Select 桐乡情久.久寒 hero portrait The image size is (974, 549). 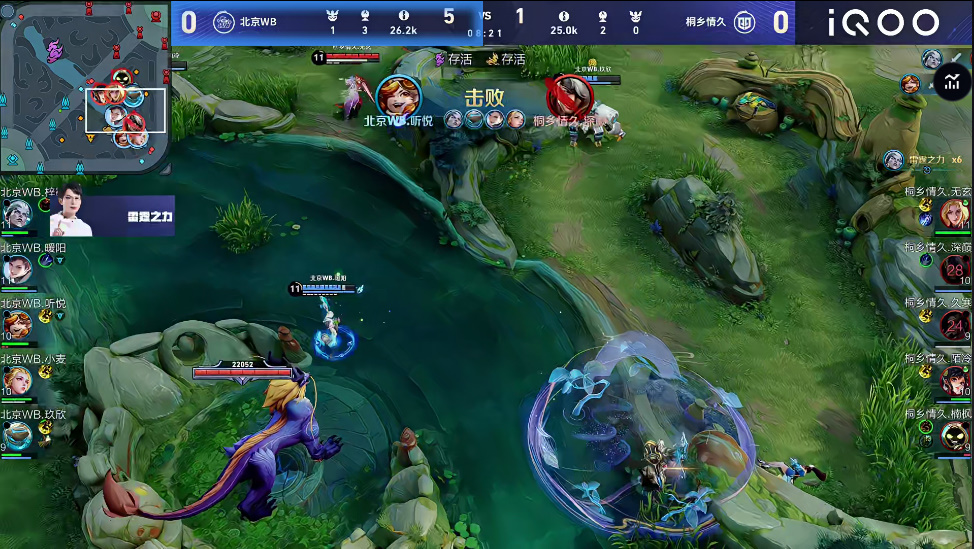pyautogui.click(x=955, y=324)
